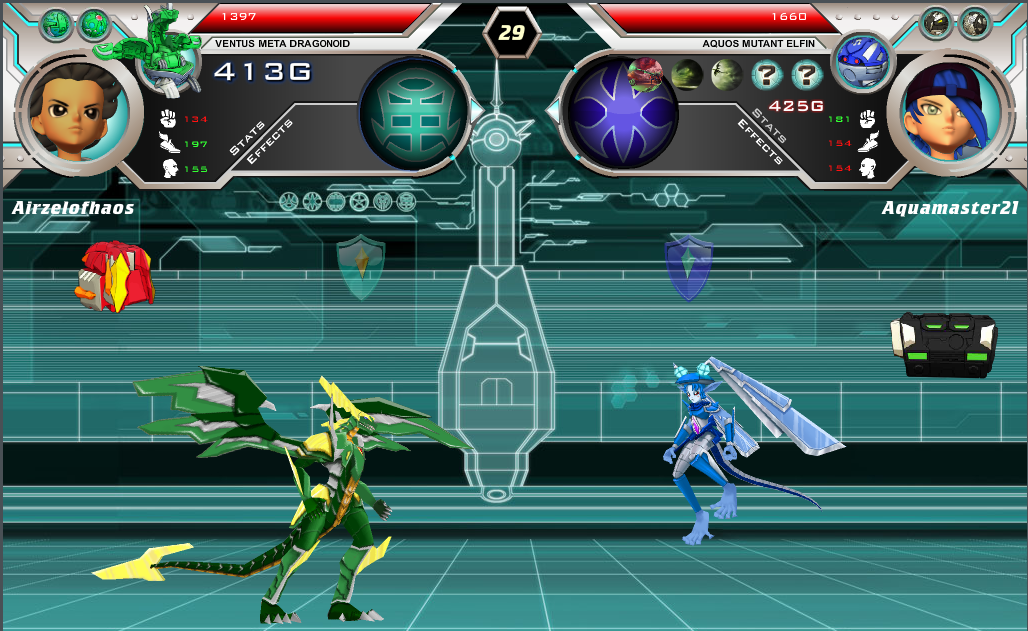Toggle the teal shield icon
The width and height of the screenshot is (1028, 631).
click(360, 266)
